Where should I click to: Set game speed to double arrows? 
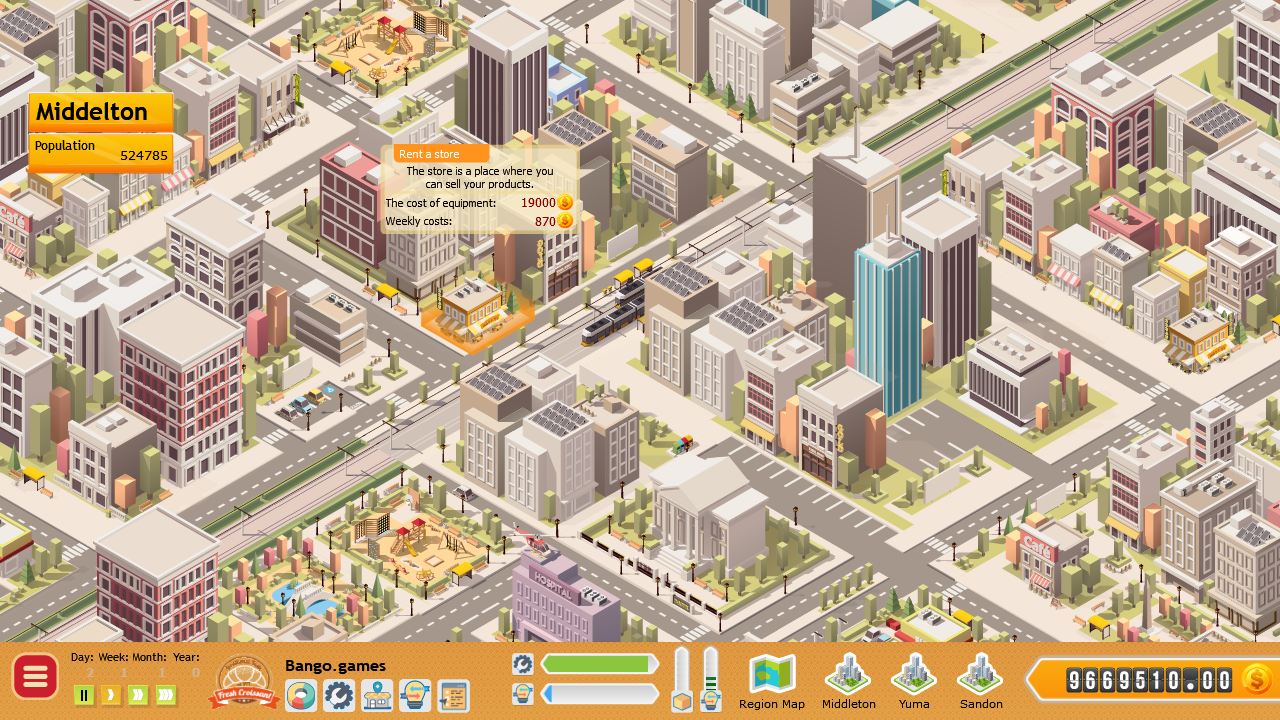tap(137, 695)
